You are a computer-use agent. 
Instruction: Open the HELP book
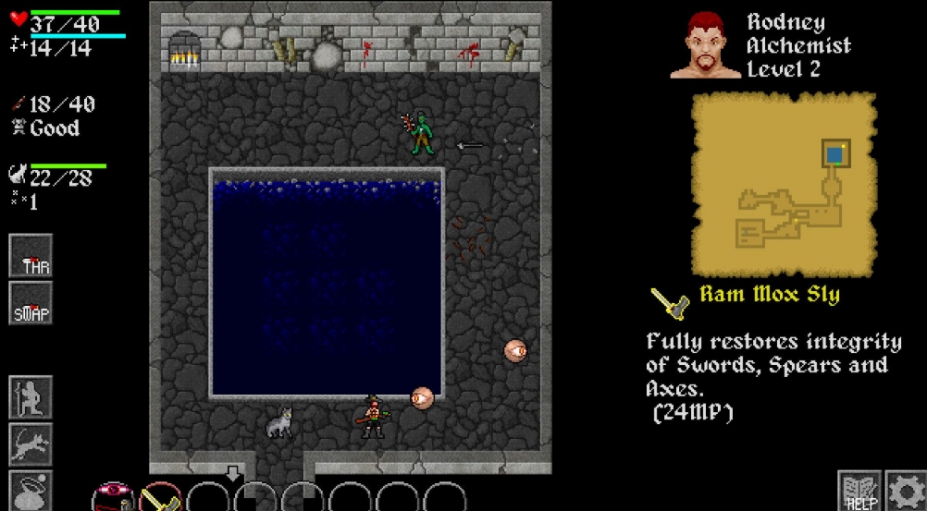(x=859, y=491)
